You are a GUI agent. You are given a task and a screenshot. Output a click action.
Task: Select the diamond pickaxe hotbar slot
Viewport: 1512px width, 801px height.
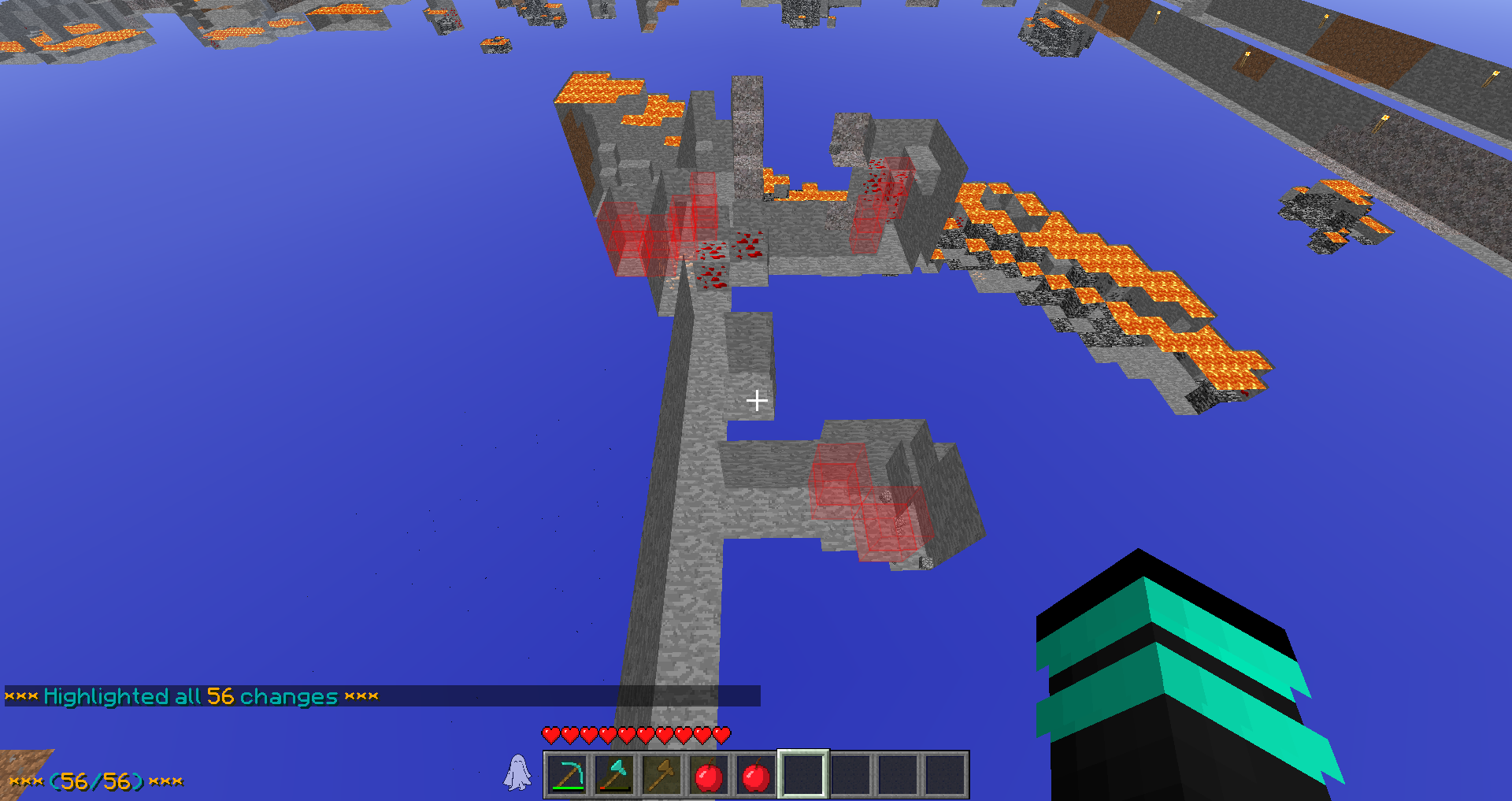pyautogui.click(x=567, y=775)
